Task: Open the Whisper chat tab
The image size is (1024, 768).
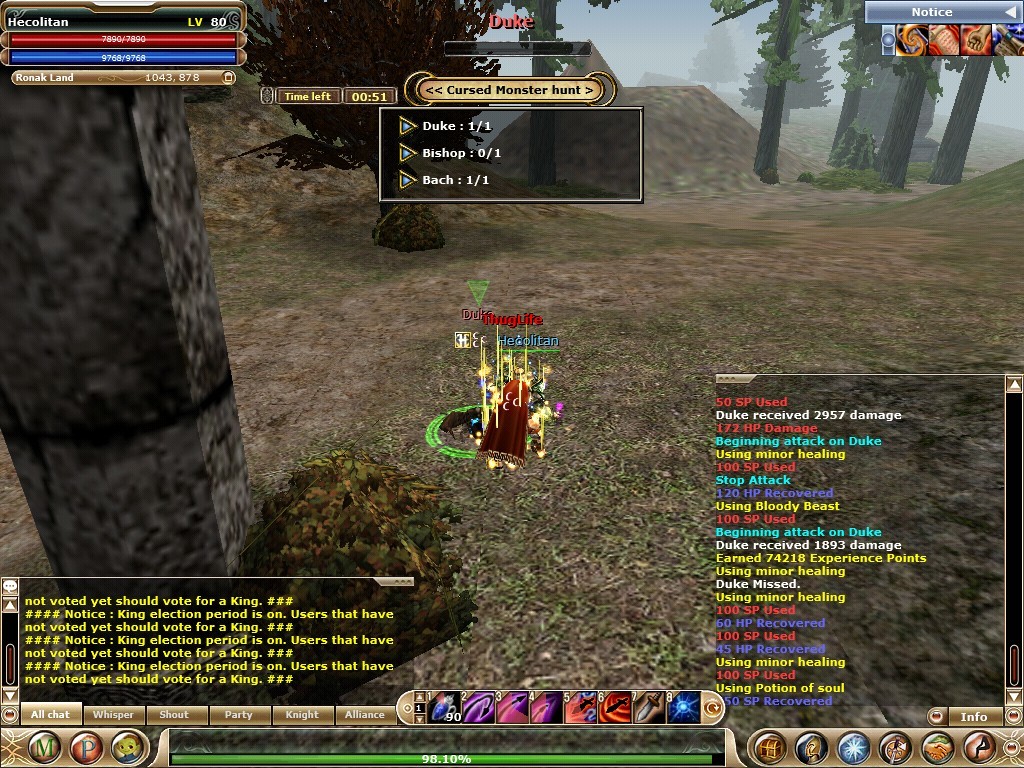Action: click(x=113, y=714)
